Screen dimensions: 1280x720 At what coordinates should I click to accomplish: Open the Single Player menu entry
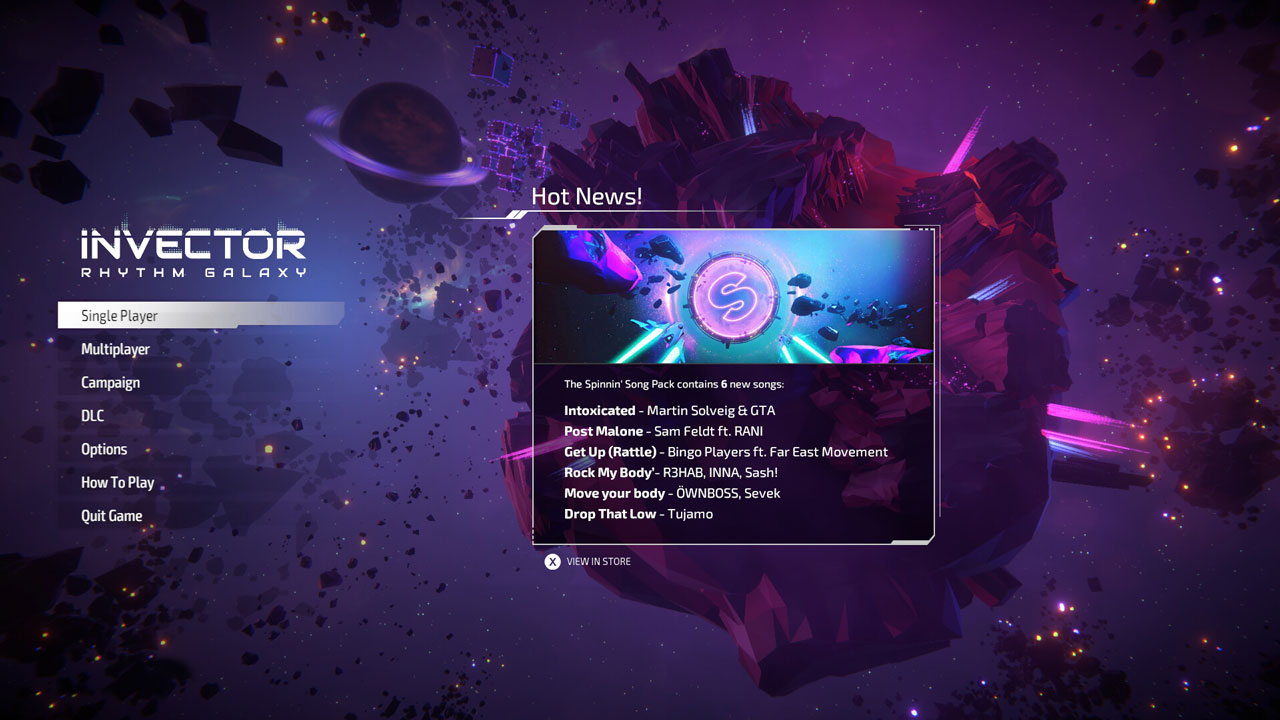119,315
